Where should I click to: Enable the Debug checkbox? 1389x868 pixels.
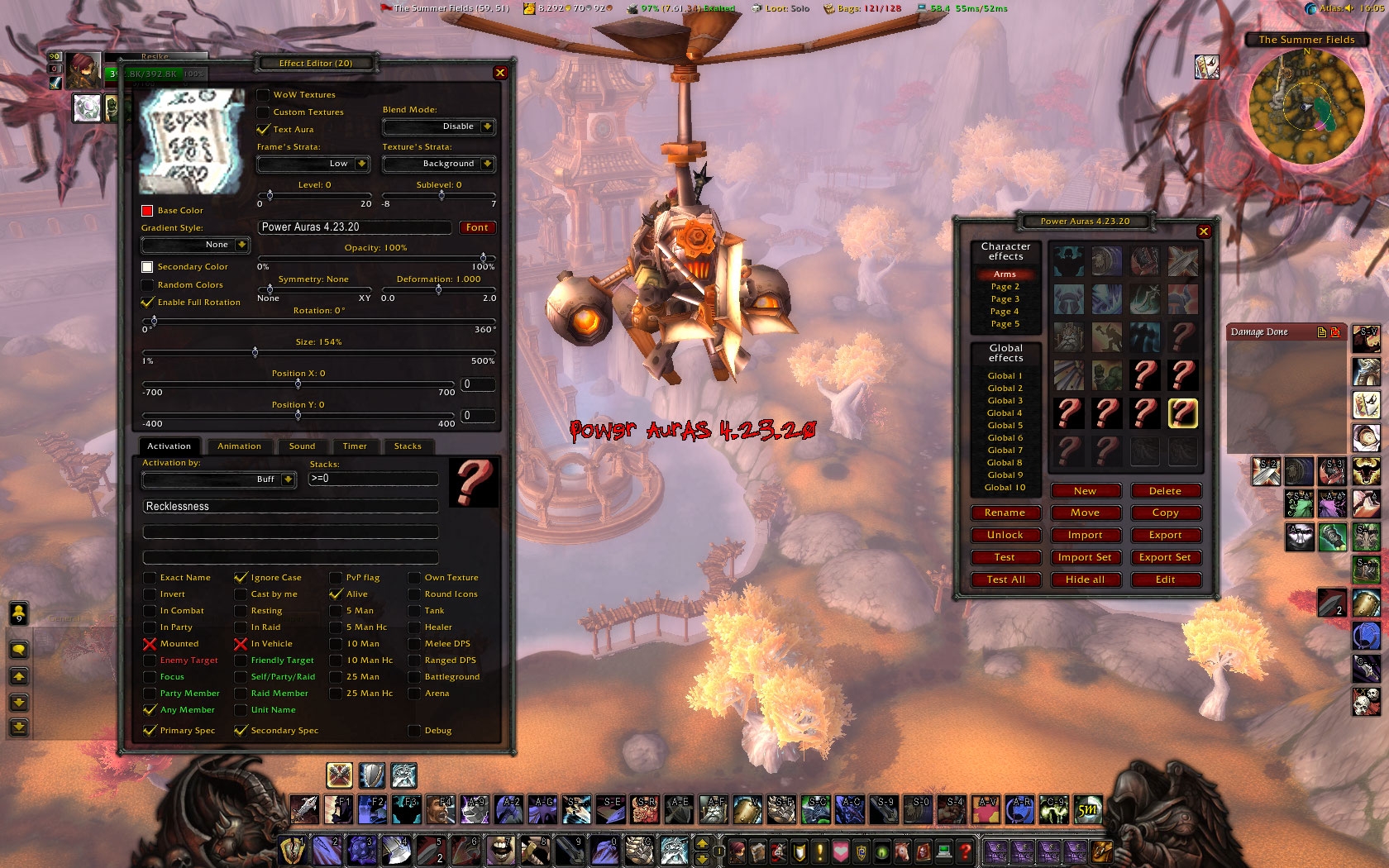(x=414, y=731)
